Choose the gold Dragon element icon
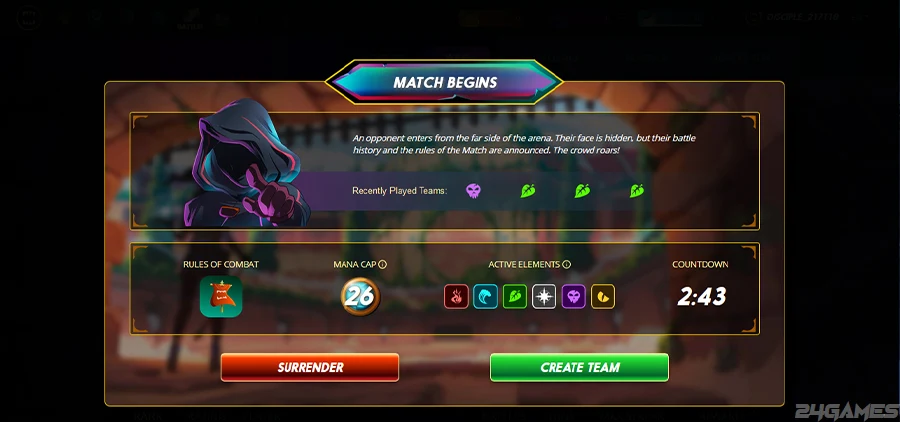 (x=602, y=296)
